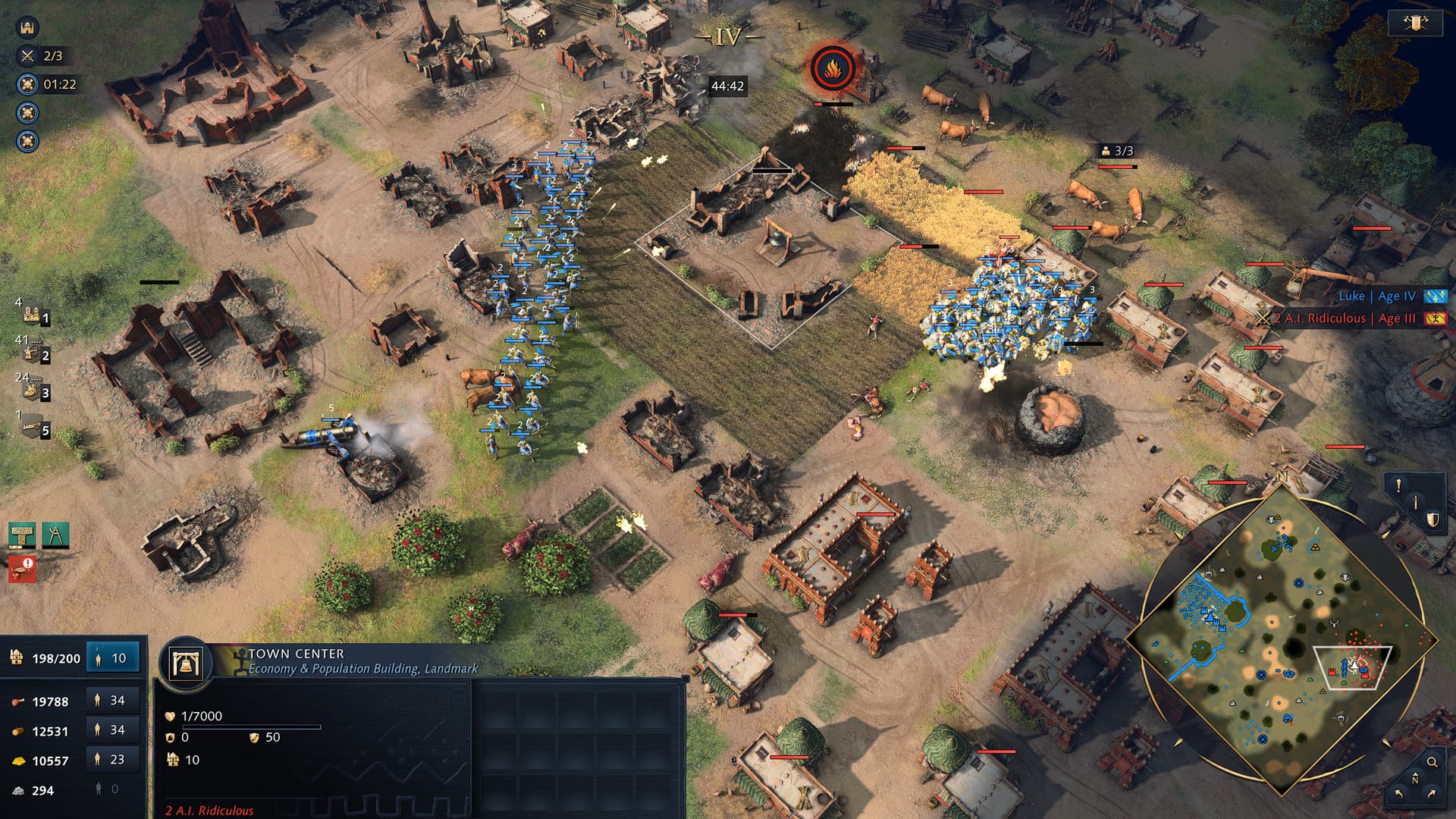Open the top-right menu button

(x=1415, y=23)
